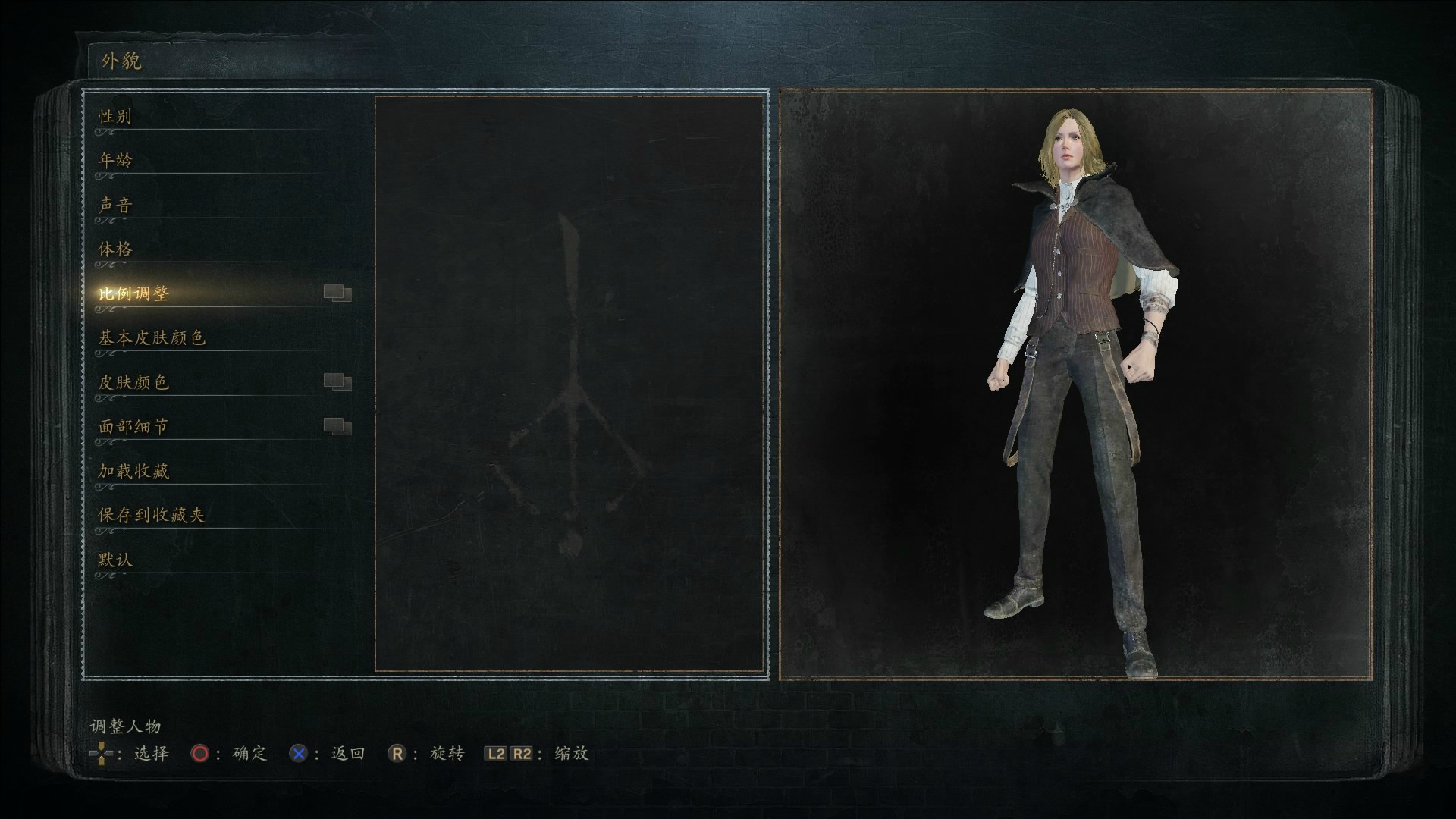Screen dimensions: 1456x819
Task: Reset appearance with 默认 default
Action: pyautogui.click(x=115, y=560)
